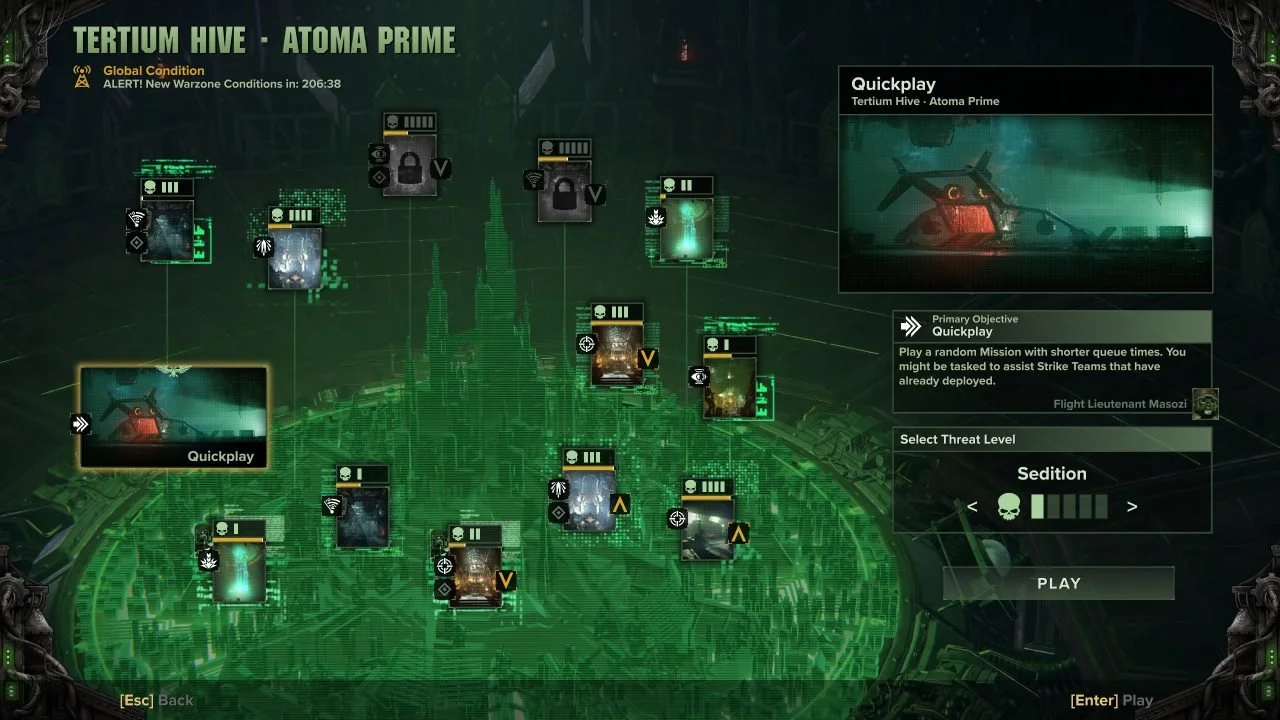Image resolution: width=1280 pixels, height=720 pixels.
Task: Choose the locked mission with the eye icon
Action: click(x=409, y=166)
